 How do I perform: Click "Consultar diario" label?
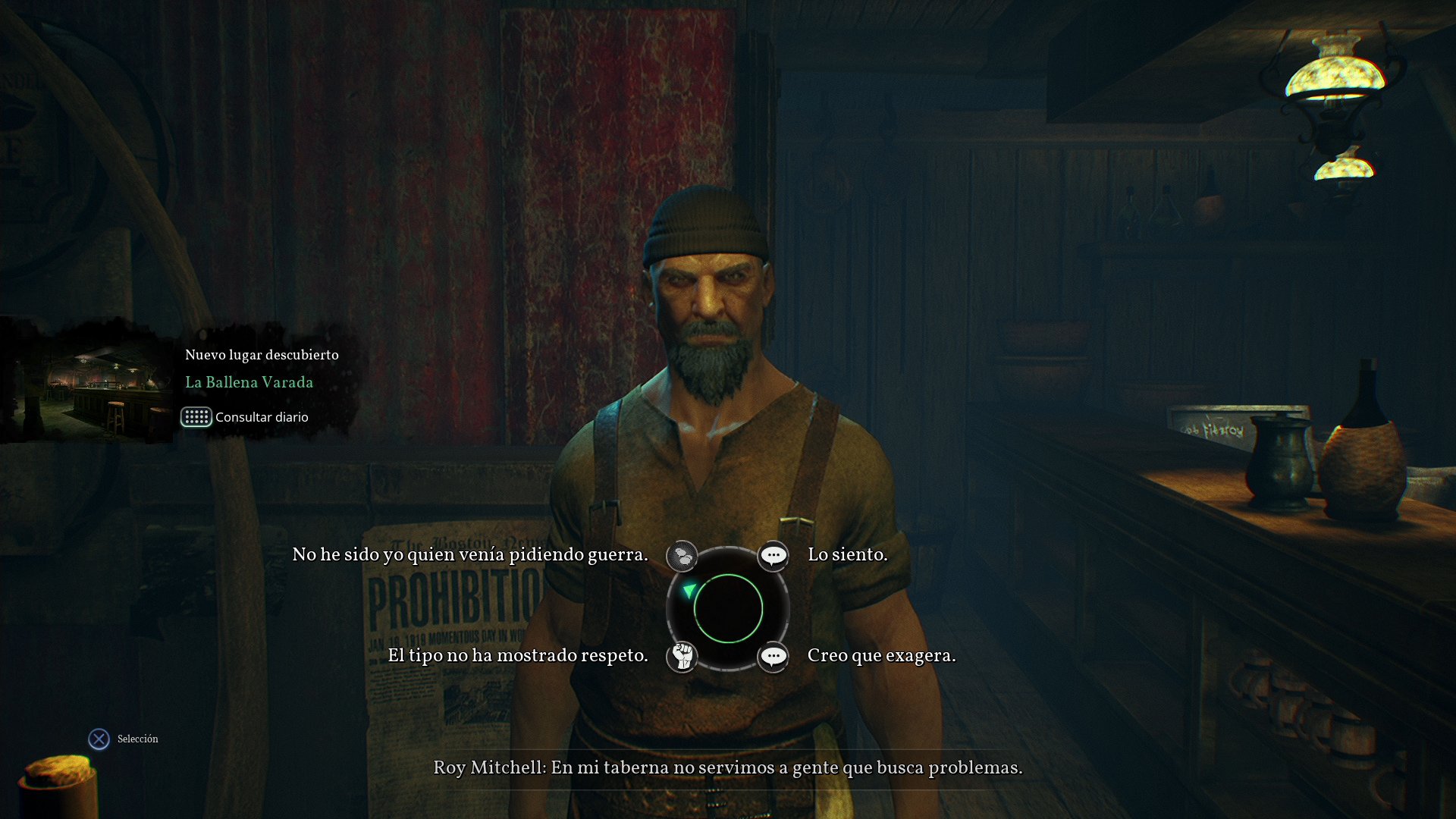[x=262, y=417]
